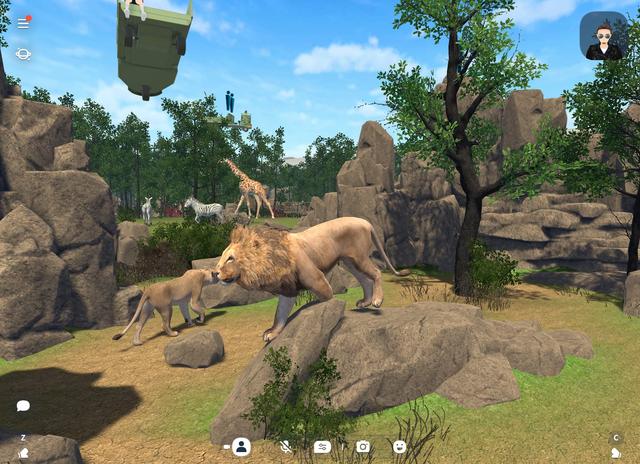Select the avatar profile button
The width and height of the screenshot is (640, 464).
(241, 447)
